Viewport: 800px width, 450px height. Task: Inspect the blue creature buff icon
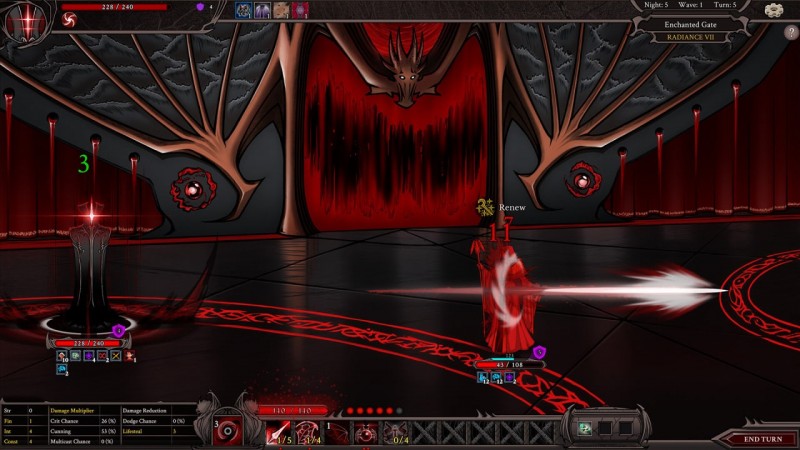242,10
